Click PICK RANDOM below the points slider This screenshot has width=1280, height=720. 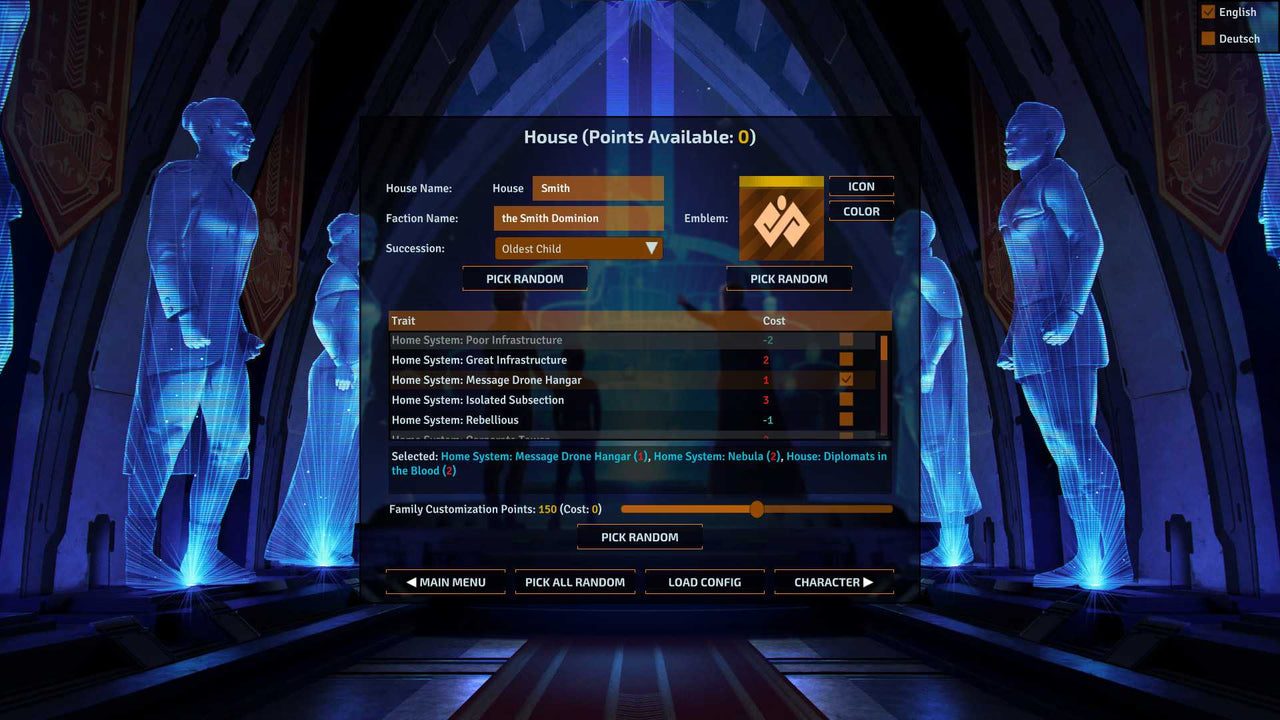point(639,536)
